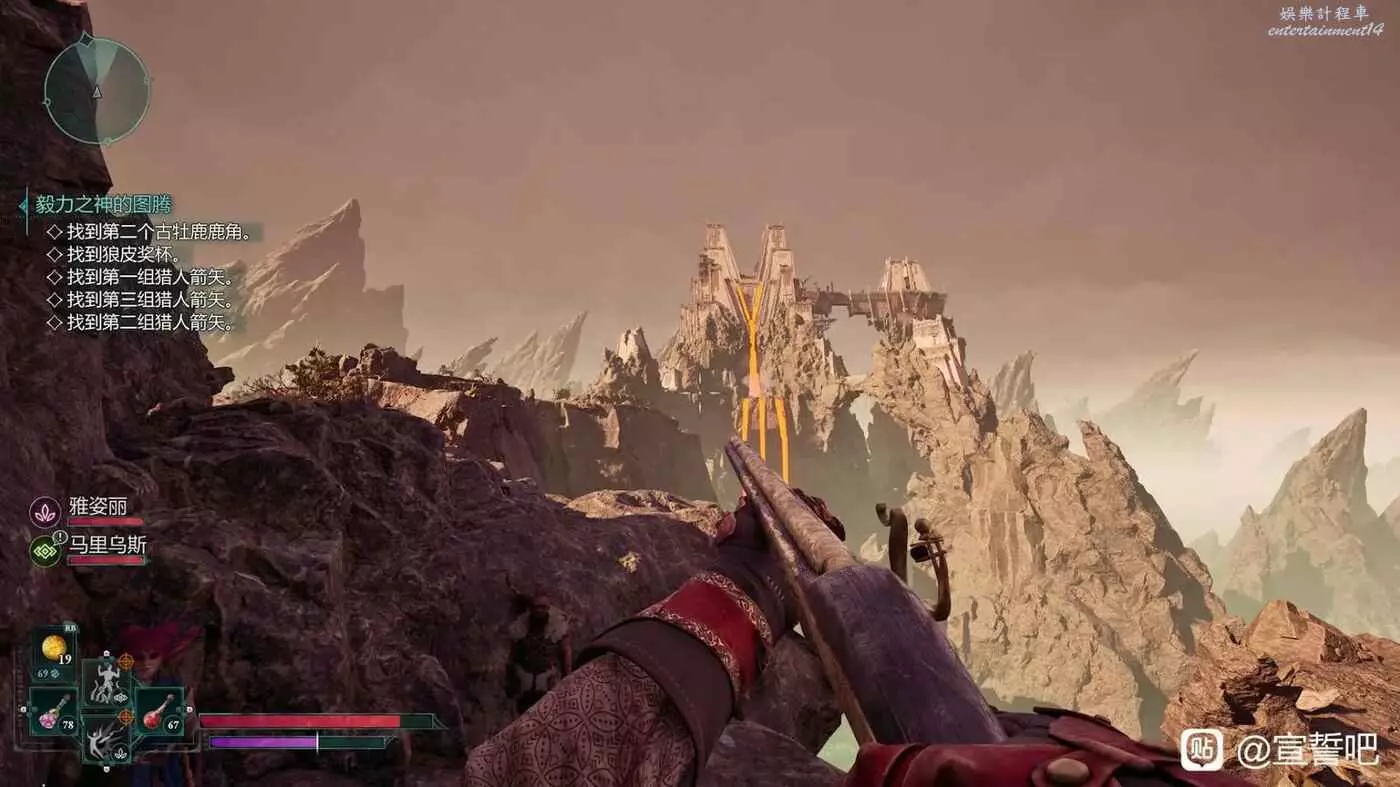Viewport: 1400px width, 787px height.
Task: Activate the lower companion ability with leaping figure
Action: [x=106, y=740]
